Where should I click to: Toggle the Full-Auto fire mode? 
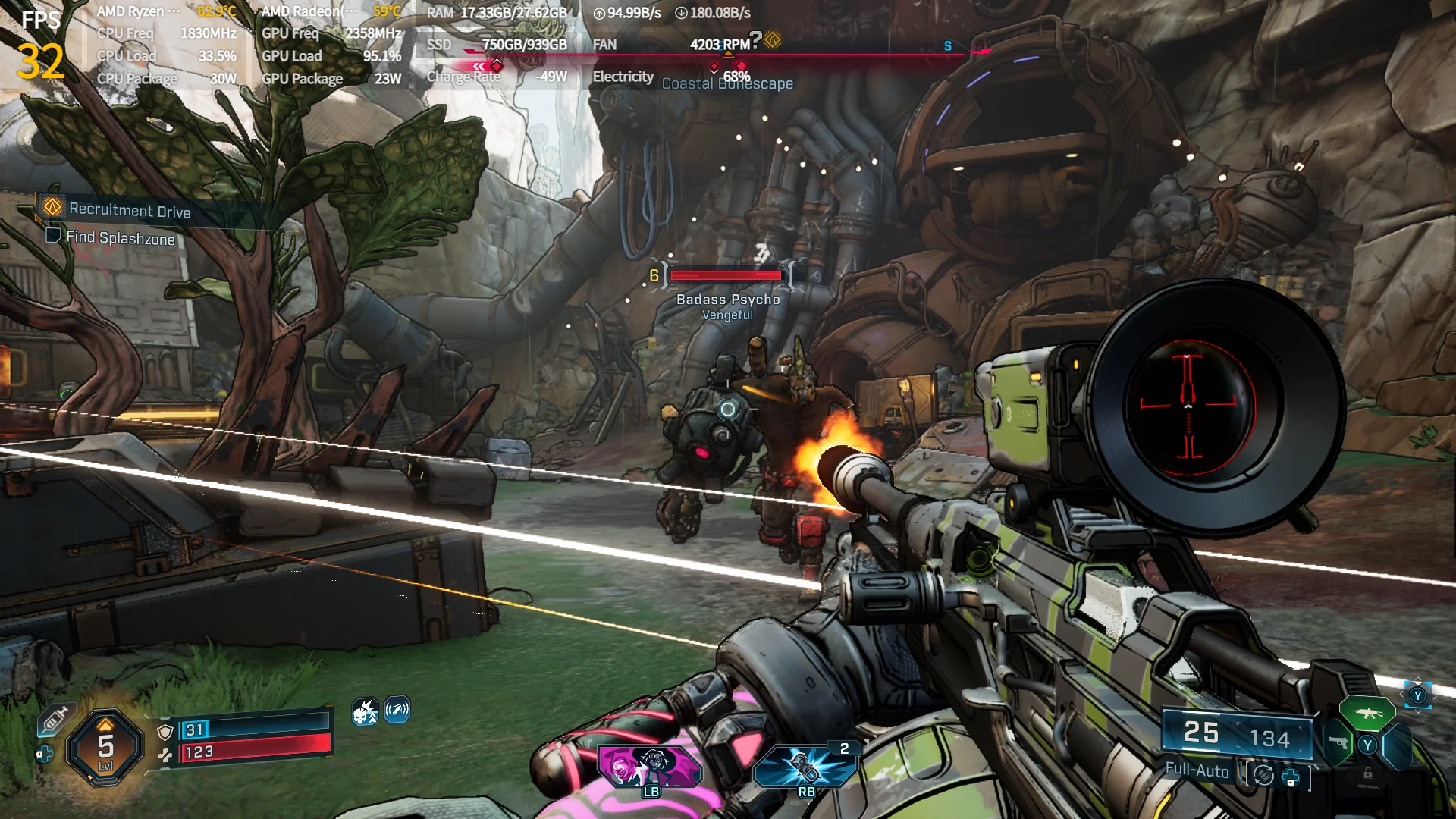tap(1197, 770)
